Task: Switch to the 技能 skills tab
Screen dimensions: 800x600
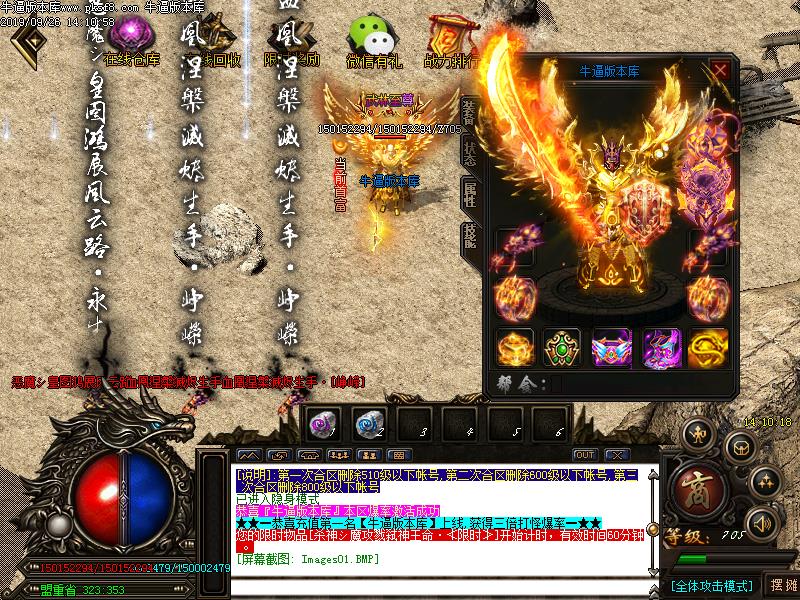Action: coord(468,237)
